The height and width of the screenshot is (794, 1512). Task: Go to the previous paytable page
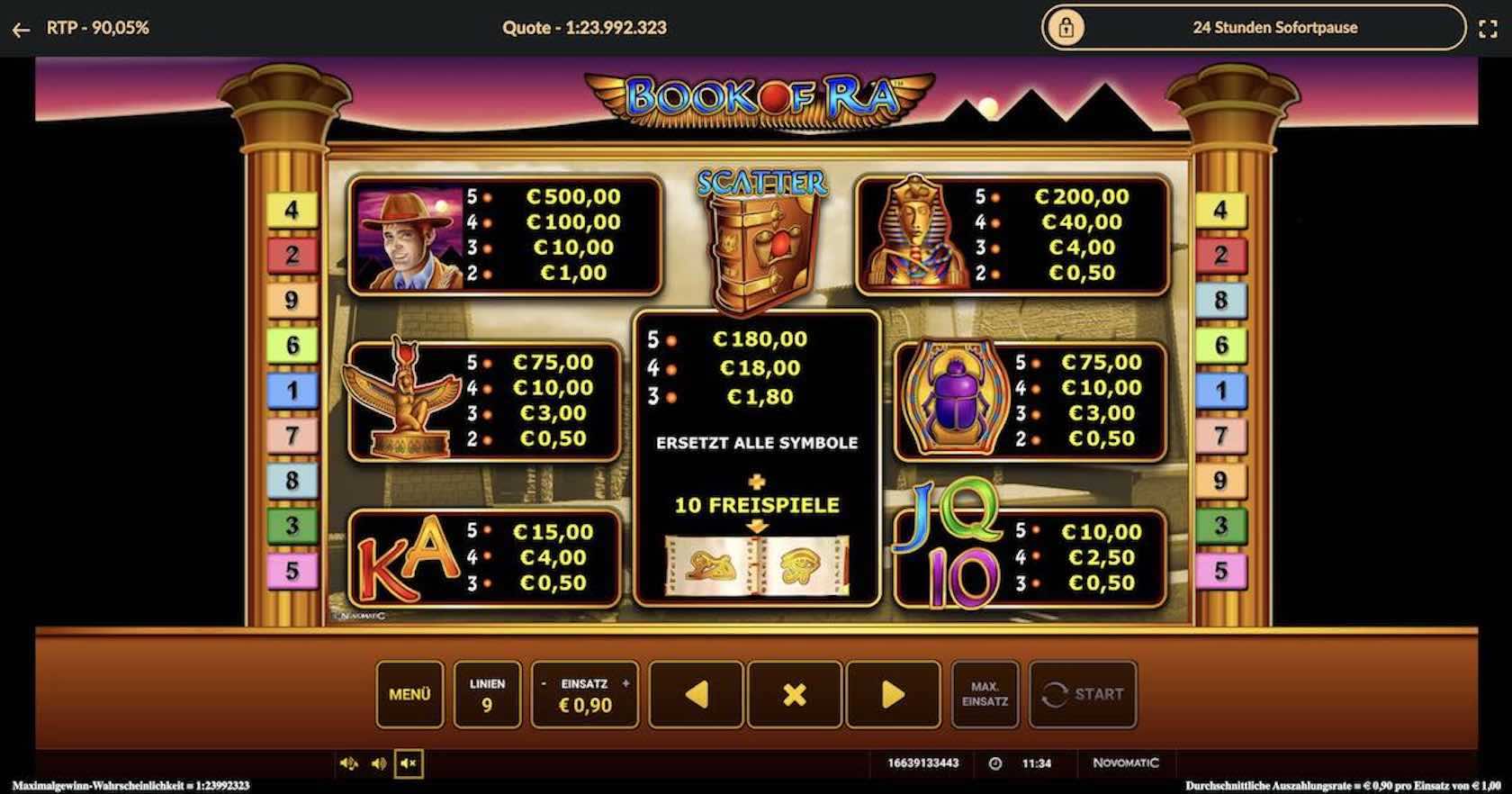click(x=696, y=694)
